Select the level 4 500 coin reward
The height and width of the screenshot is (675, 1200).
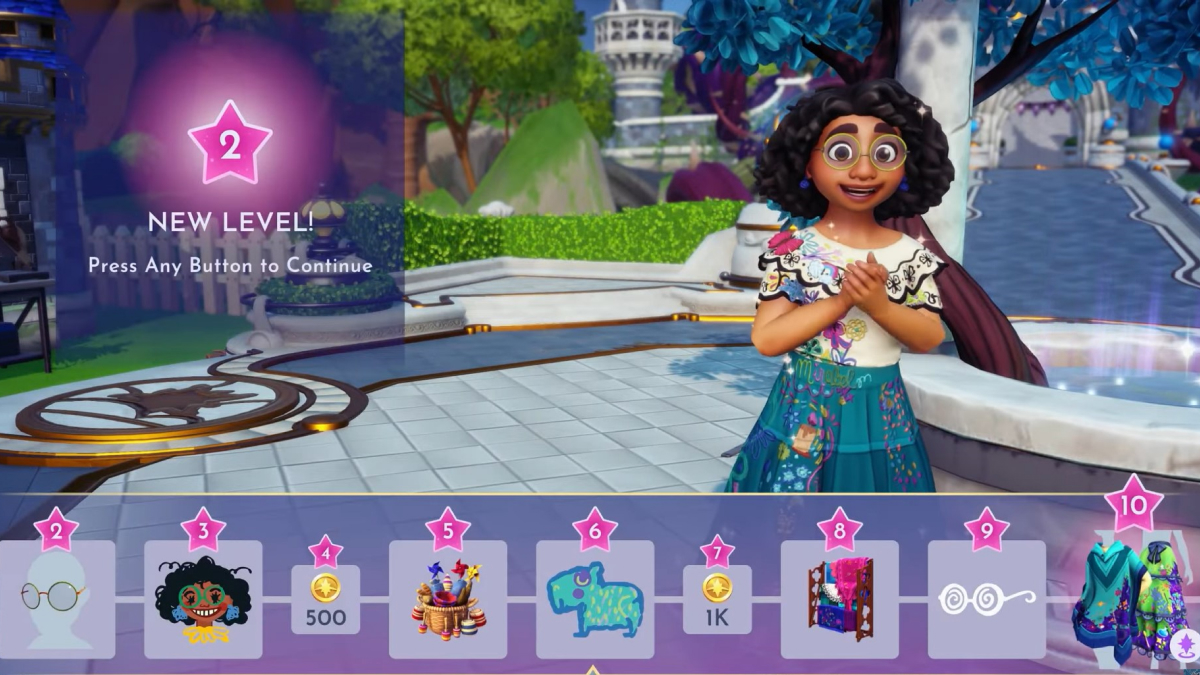tap(325, 599)
